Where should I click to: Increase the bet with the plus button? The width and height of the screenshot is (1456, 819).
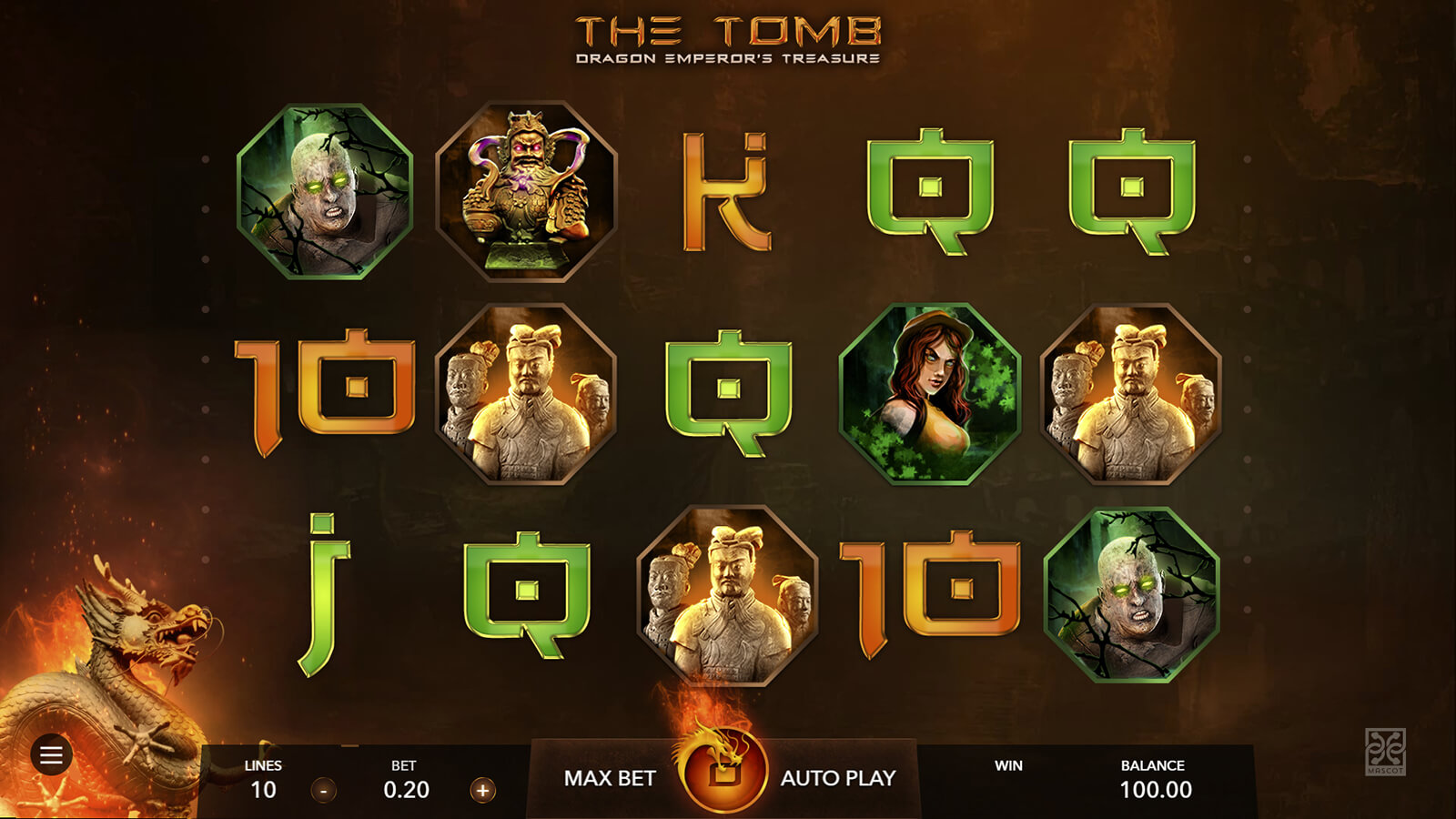(x=482, y=790)
